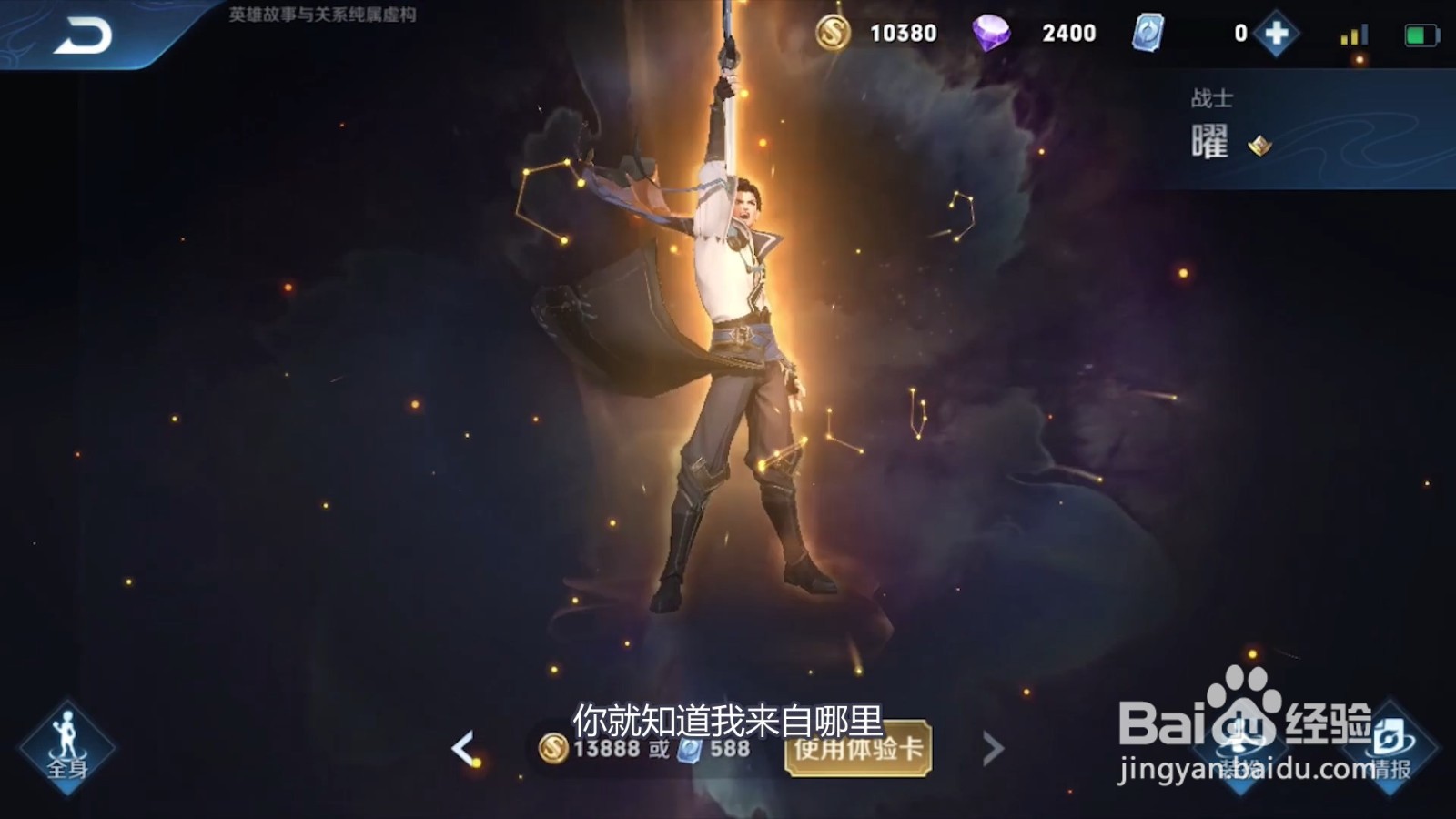Image resolution: width=1456 pixels, height=819 pixels.
Task: Open recharge via the blue plus icon
Action: click(1277, 32)
